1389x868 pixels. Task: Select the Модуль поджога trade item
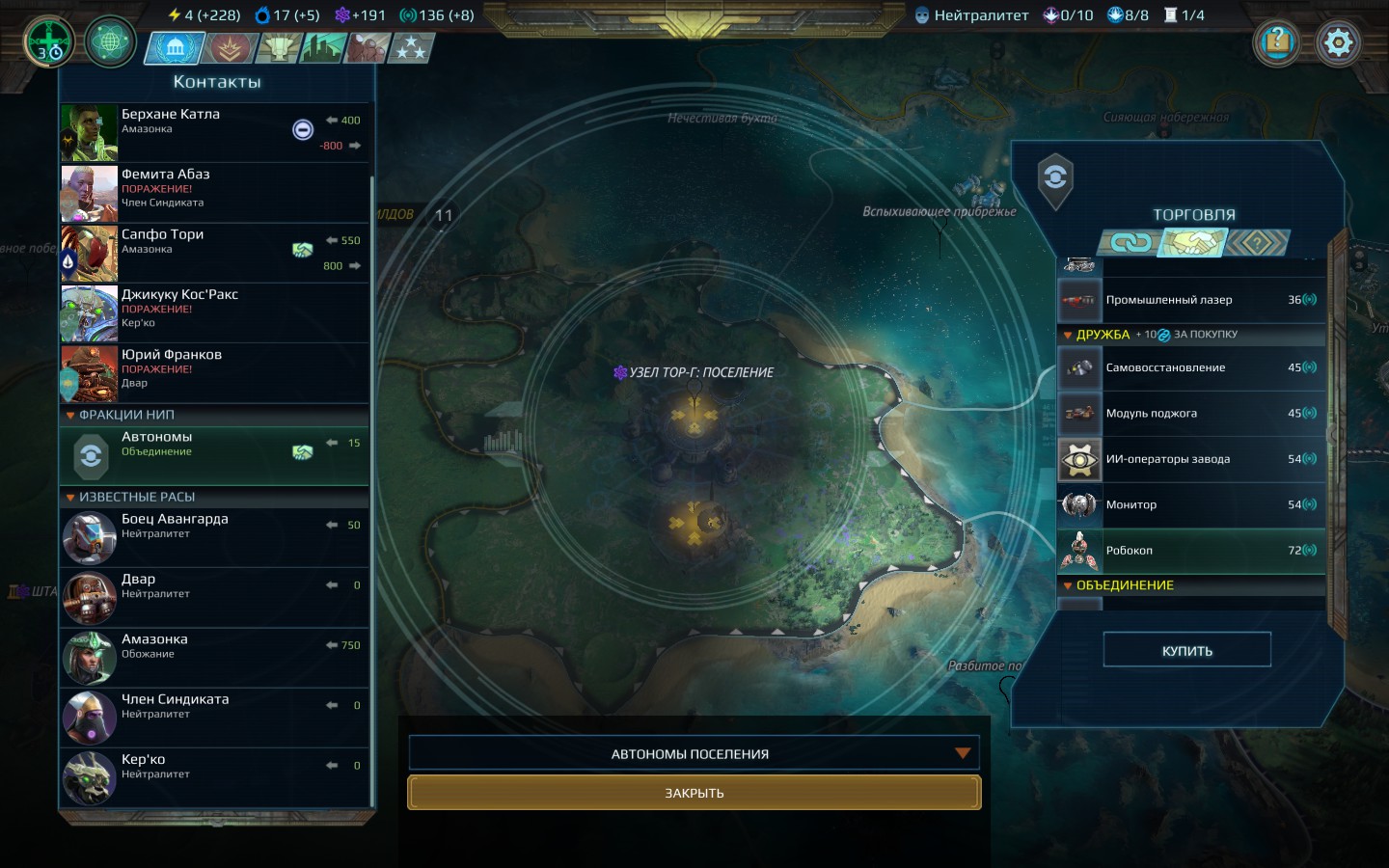pyautogui.click(x=1190, y=414)
